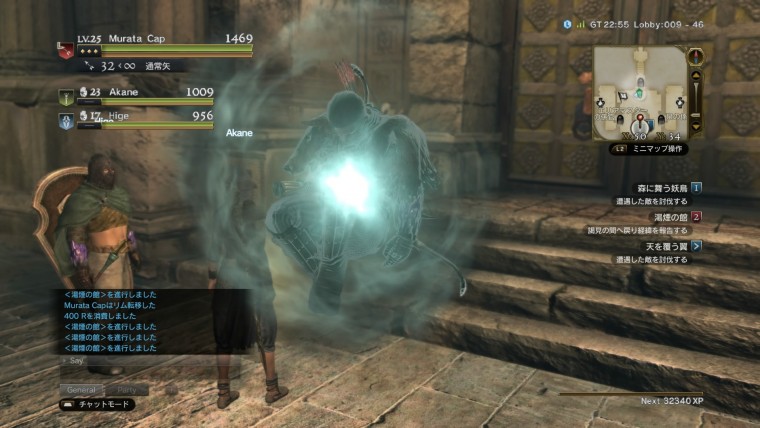760x428 pixels.
Task: Select party member Akane's green job icon
Action: click(66, 97)
